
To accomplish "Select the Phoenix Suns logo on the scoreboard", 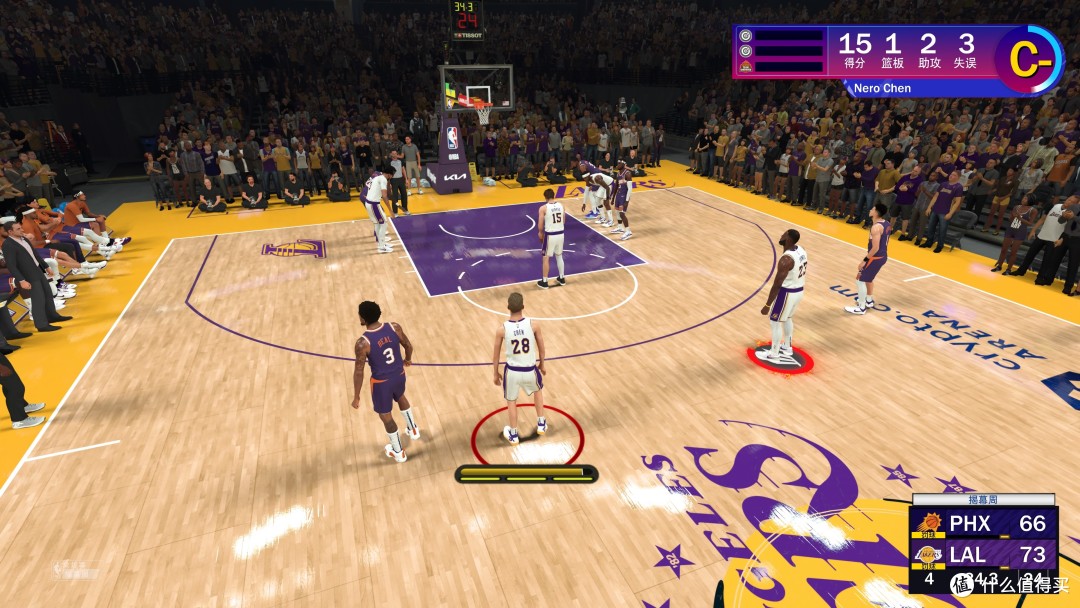I will 929,523.
